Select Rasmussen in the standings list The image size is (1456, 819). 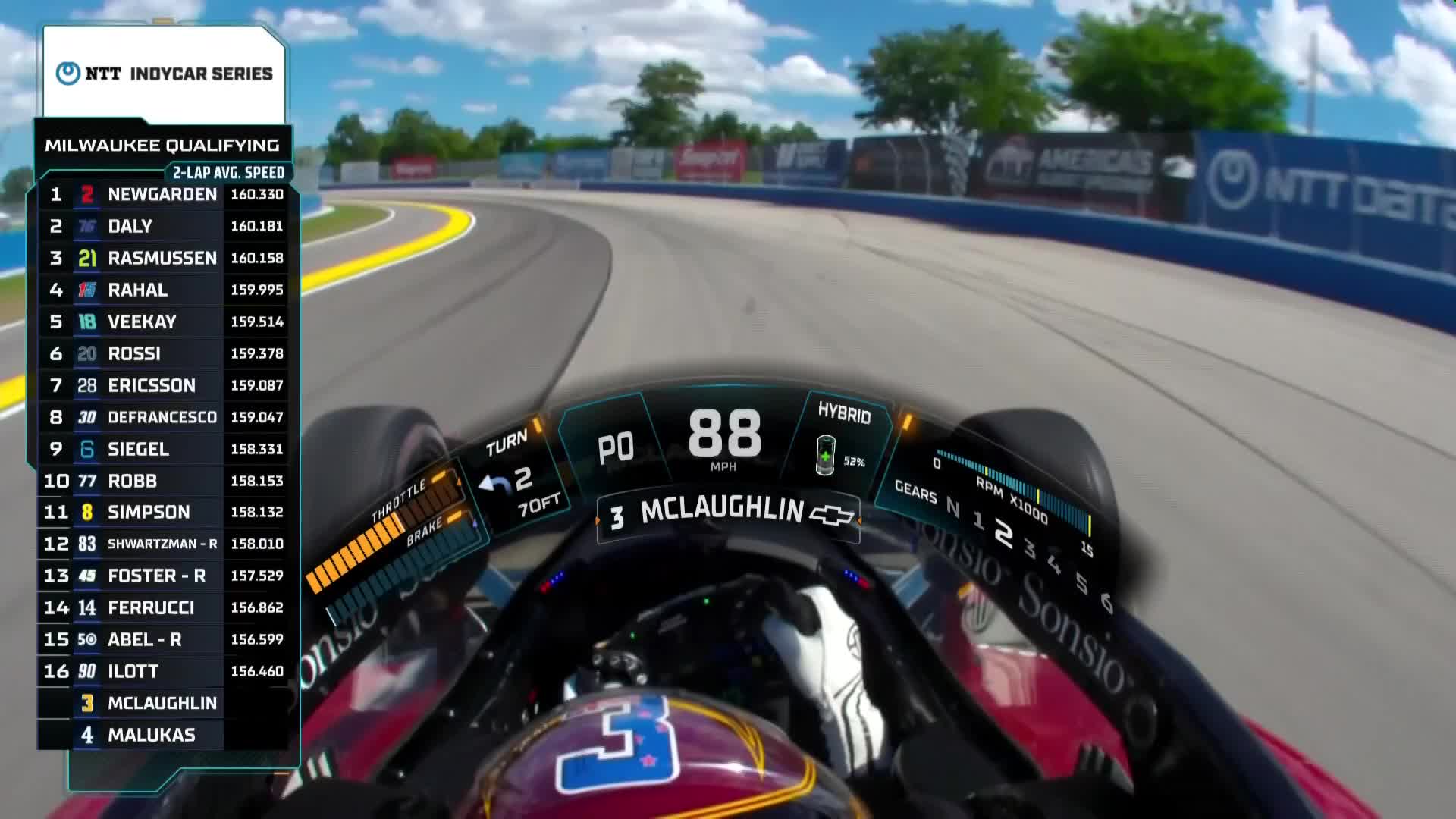162,259
